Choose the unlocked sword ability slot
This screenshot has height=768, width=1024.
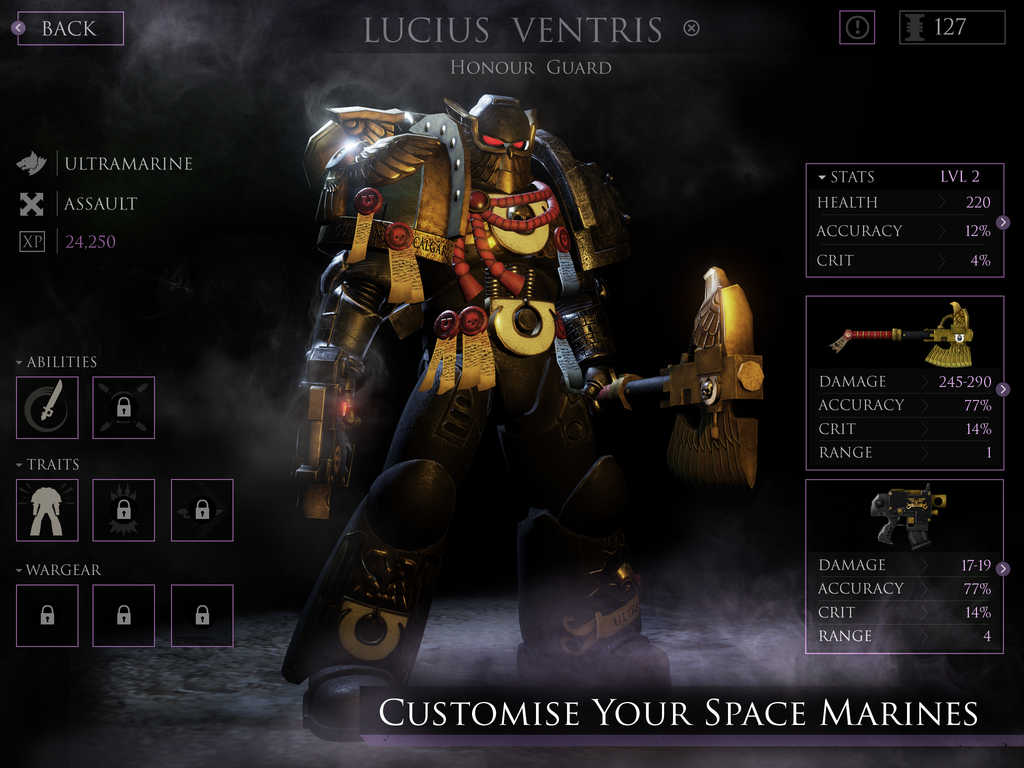point(47,407)
